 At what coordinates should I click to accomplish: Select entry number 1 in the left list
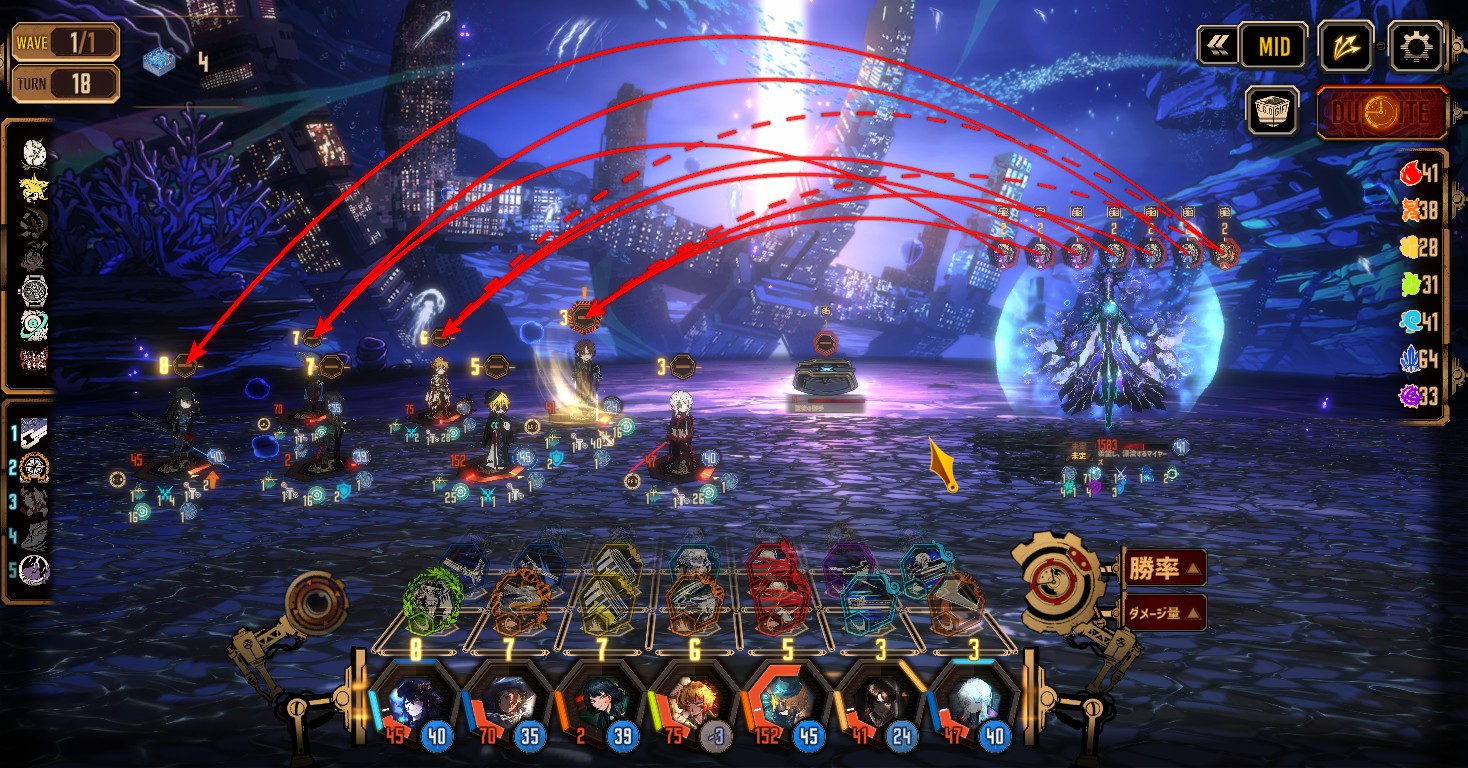(x=34, y=432)
